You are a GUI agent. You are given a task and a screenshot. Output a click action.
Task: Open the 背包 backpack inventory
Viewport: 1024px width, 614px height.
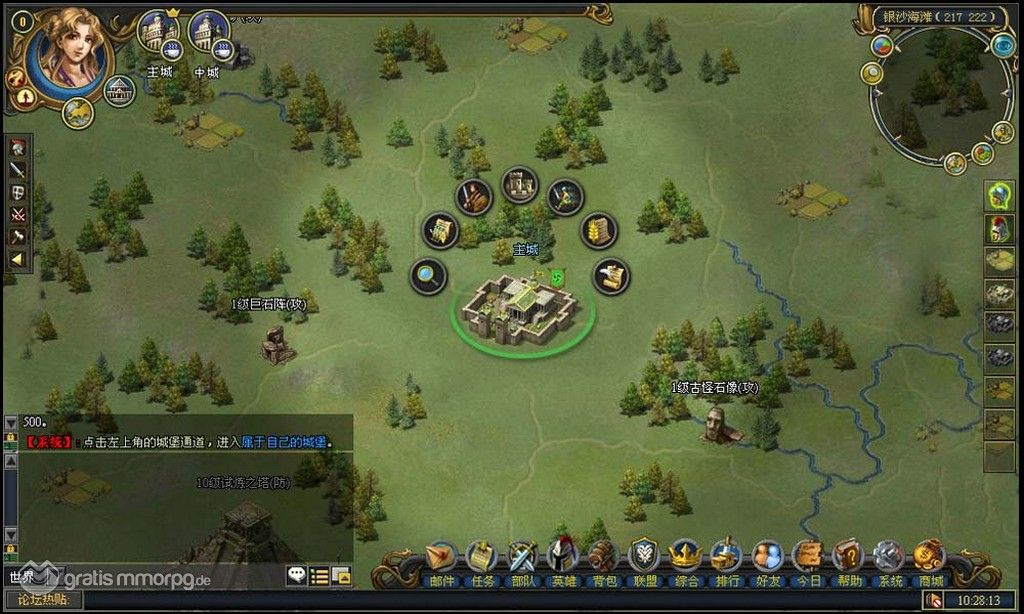(x=602, y=557)
